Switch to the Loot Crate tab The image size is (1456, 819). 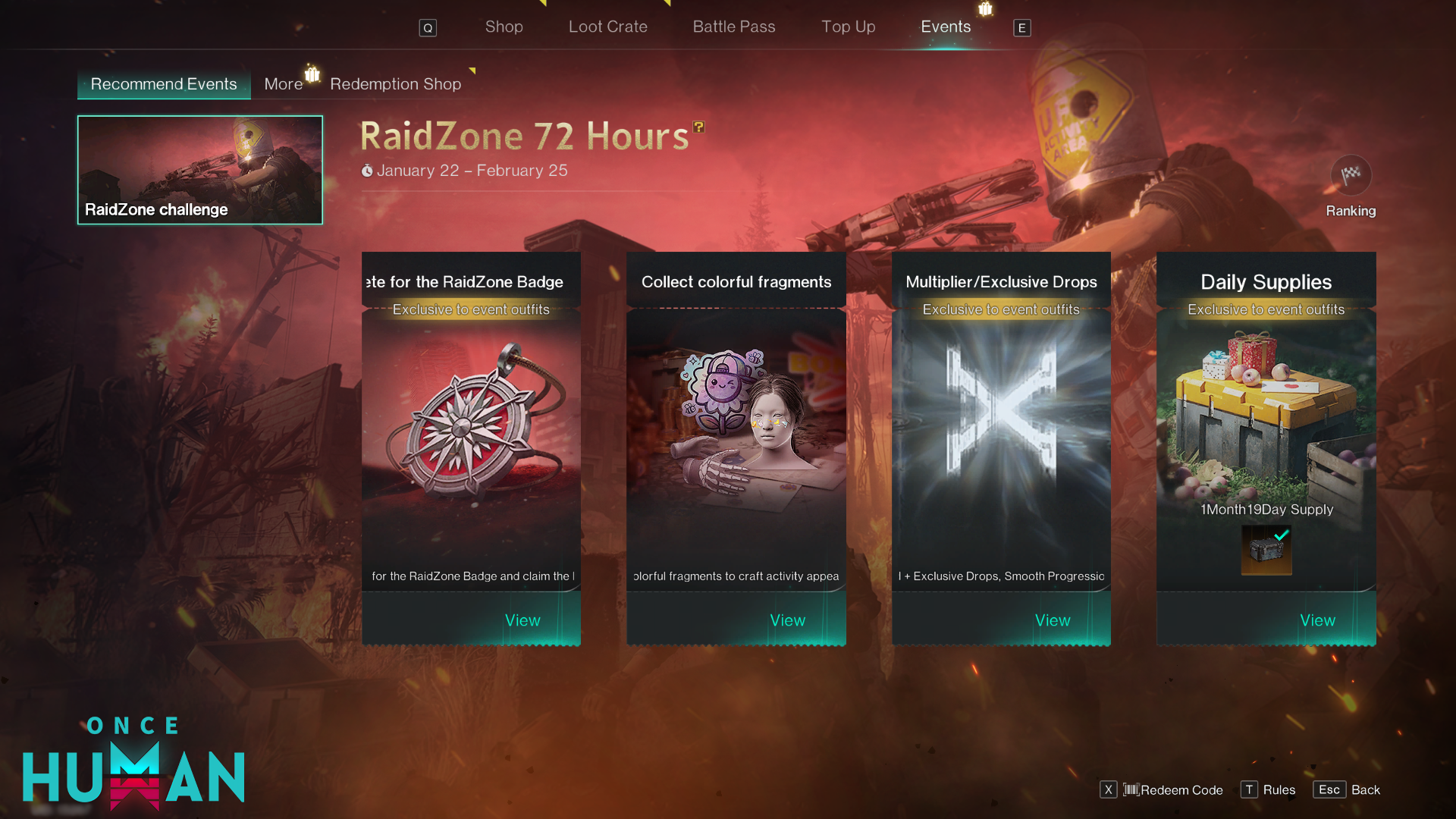[607, 27]
